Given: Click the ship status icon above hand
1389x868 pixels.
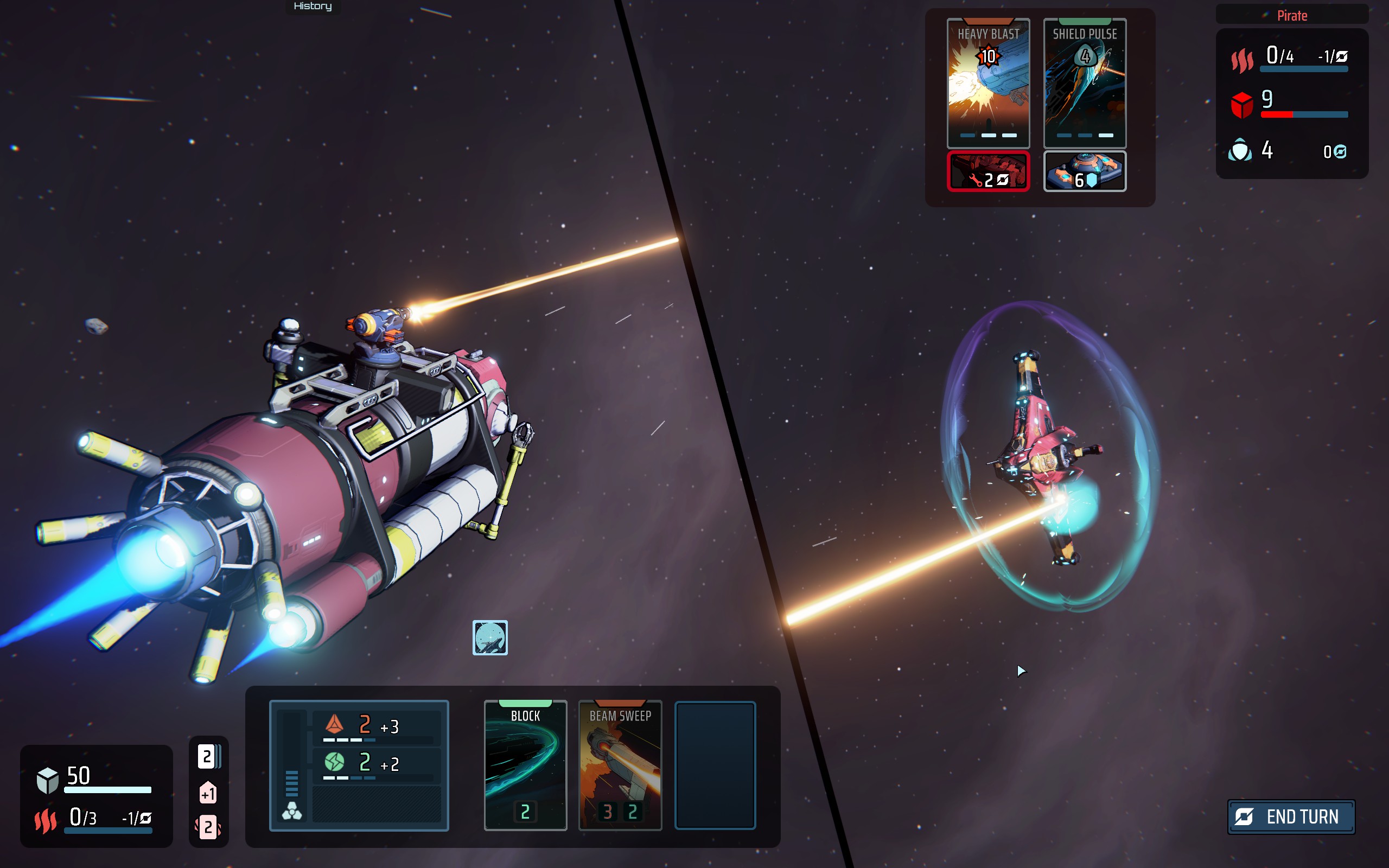Looking at the screenshot, I should [489, 637].
